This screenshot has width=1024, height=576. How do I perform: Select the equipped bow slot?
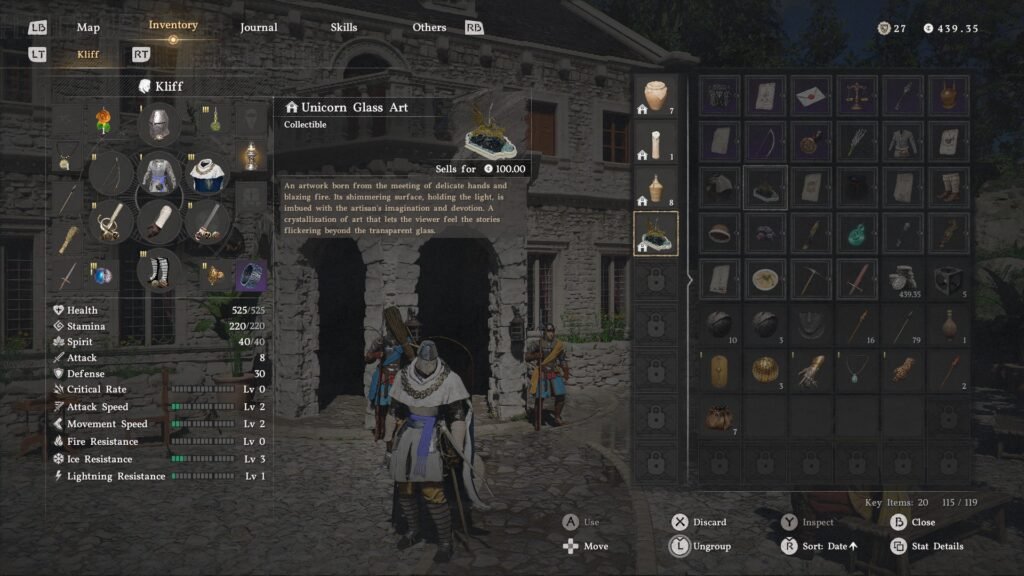tap(111, 174)
